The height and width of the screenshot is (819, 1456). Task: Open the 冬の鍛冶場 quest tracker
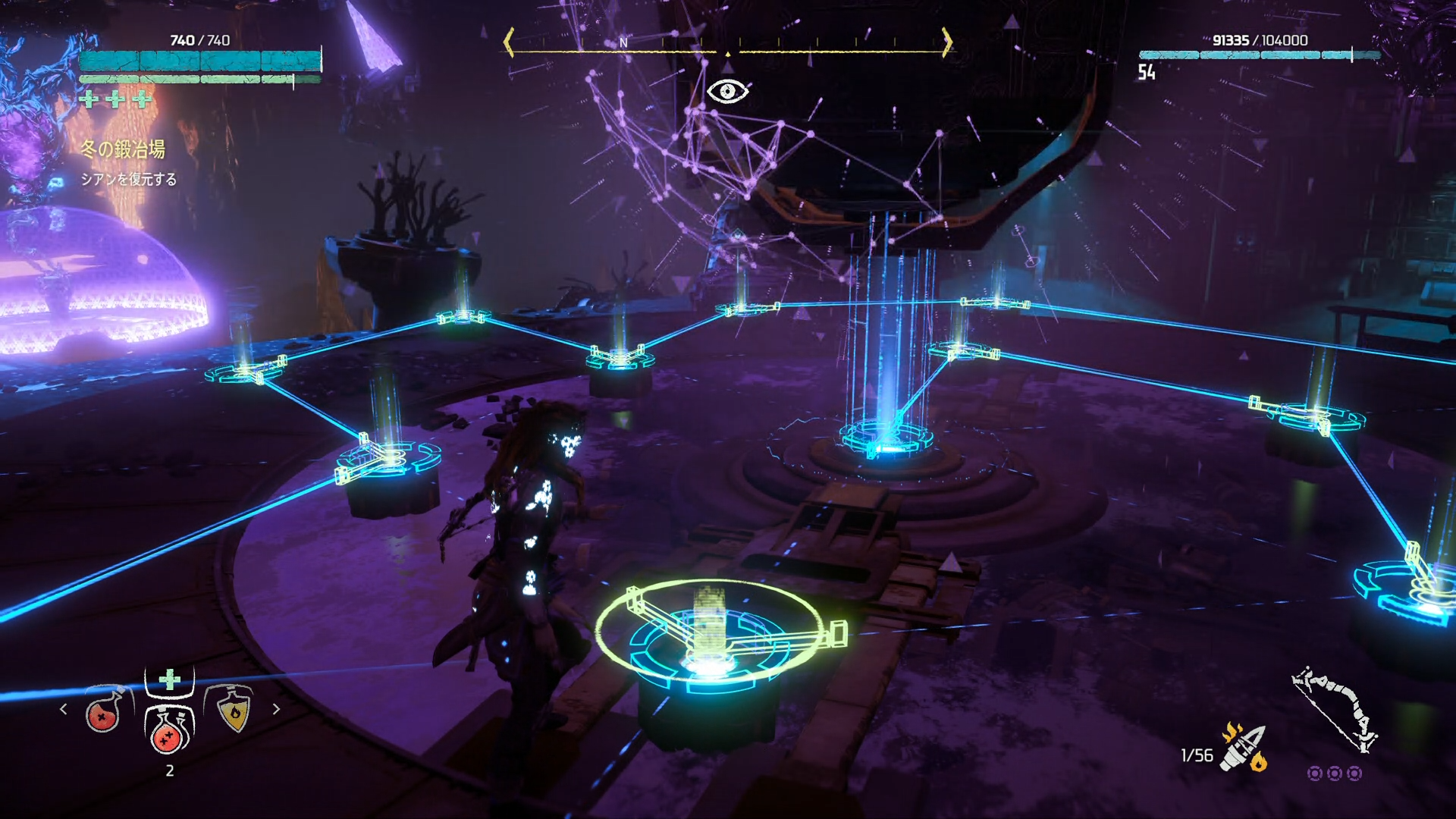point(124,149)
